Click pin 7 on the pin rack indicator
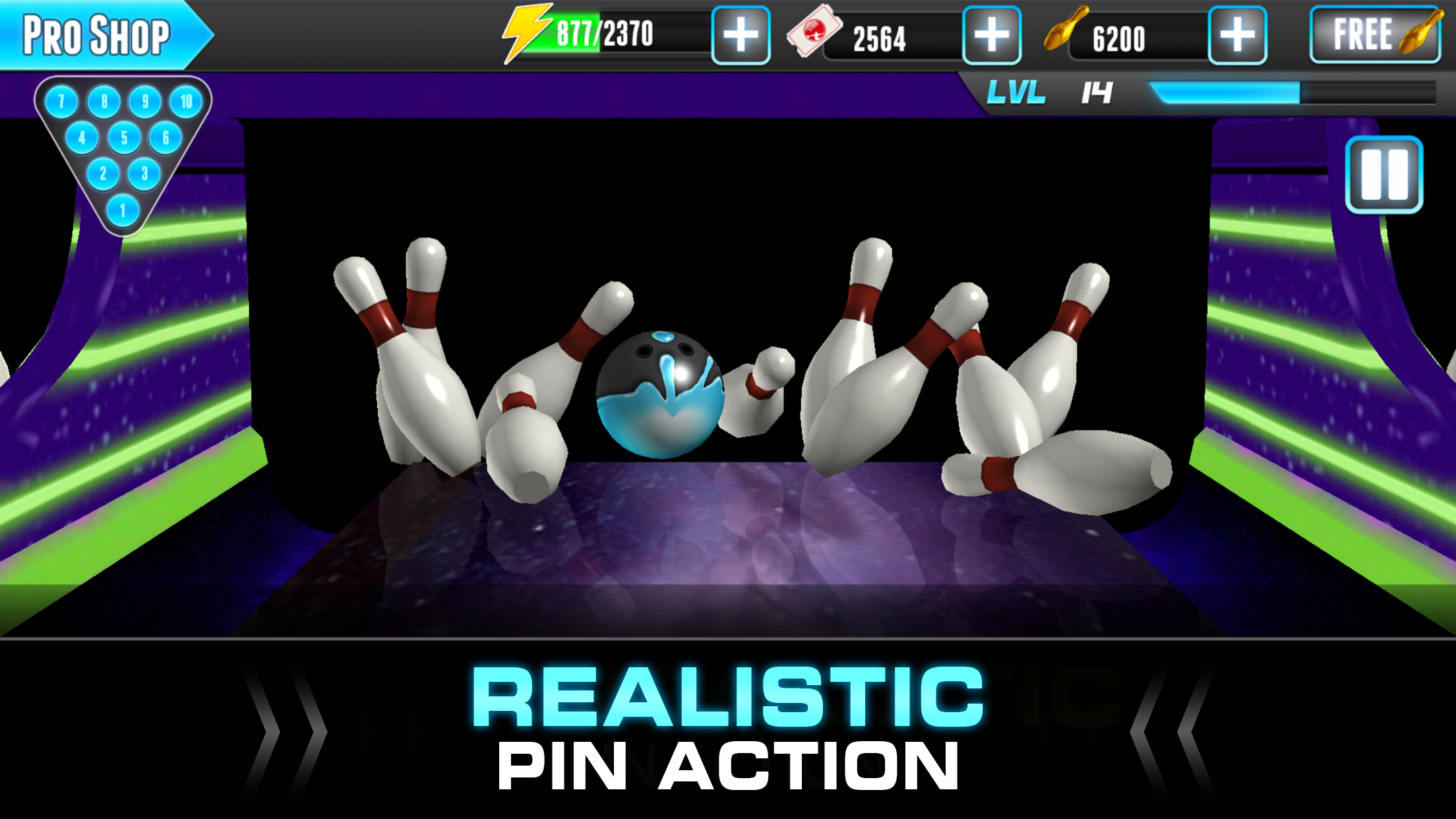Screen dimensions: 1456x819 pyautogui.click(x=61, y=102)
